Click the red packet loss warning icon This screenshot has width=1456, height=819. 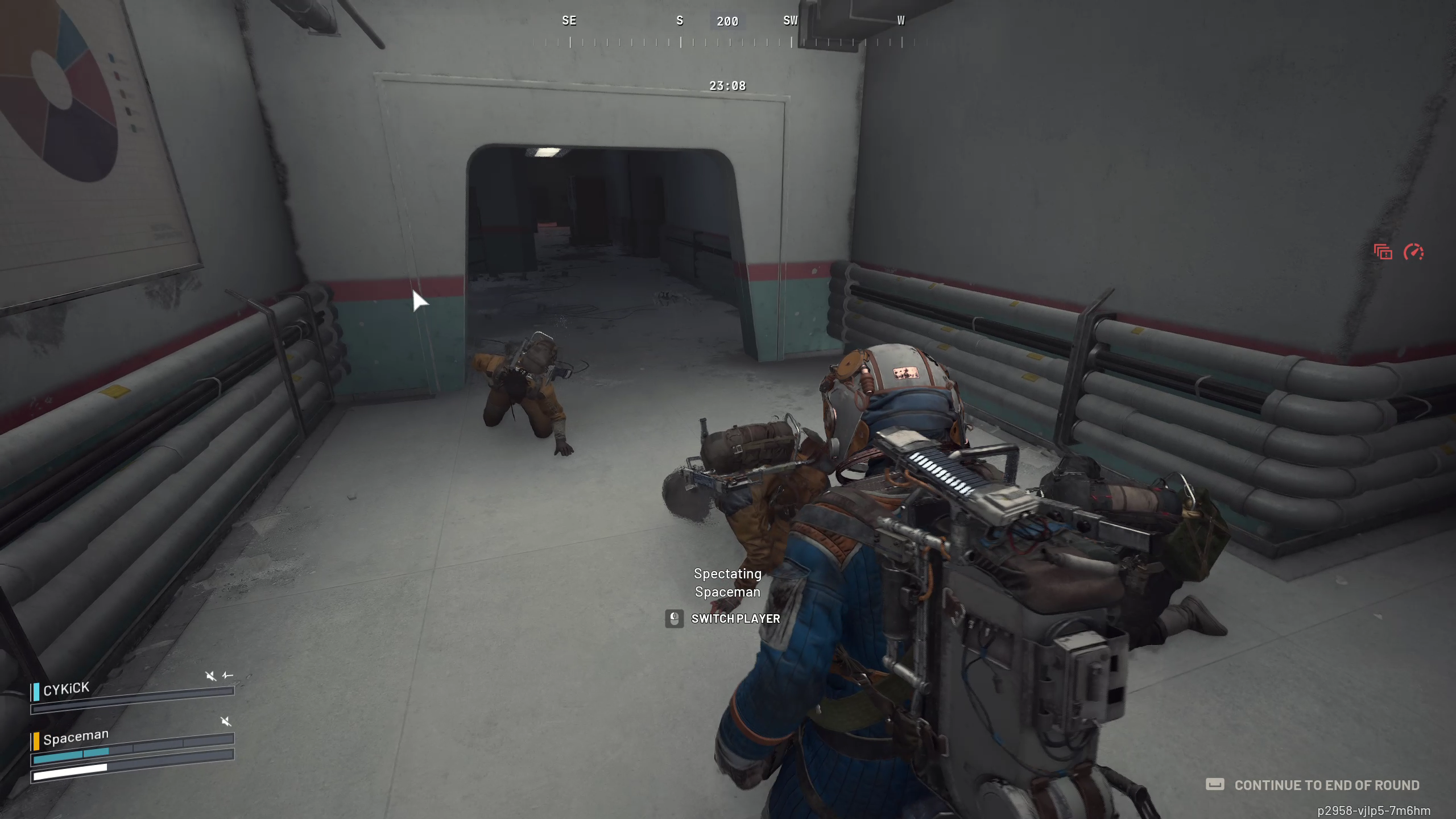click(1383, 252)
